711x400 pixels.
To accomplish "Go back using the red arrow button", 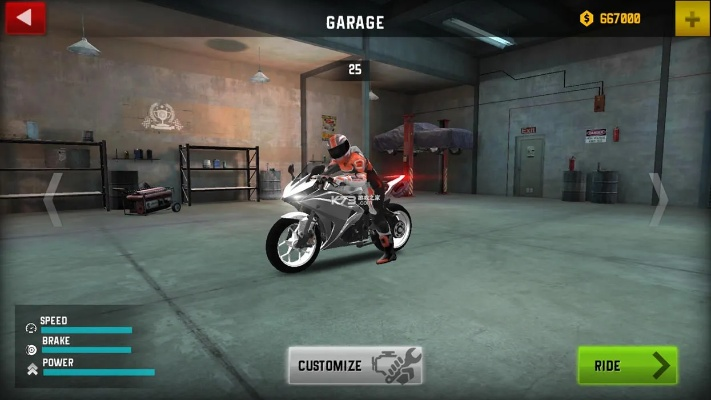I will [x=25, y=17].
